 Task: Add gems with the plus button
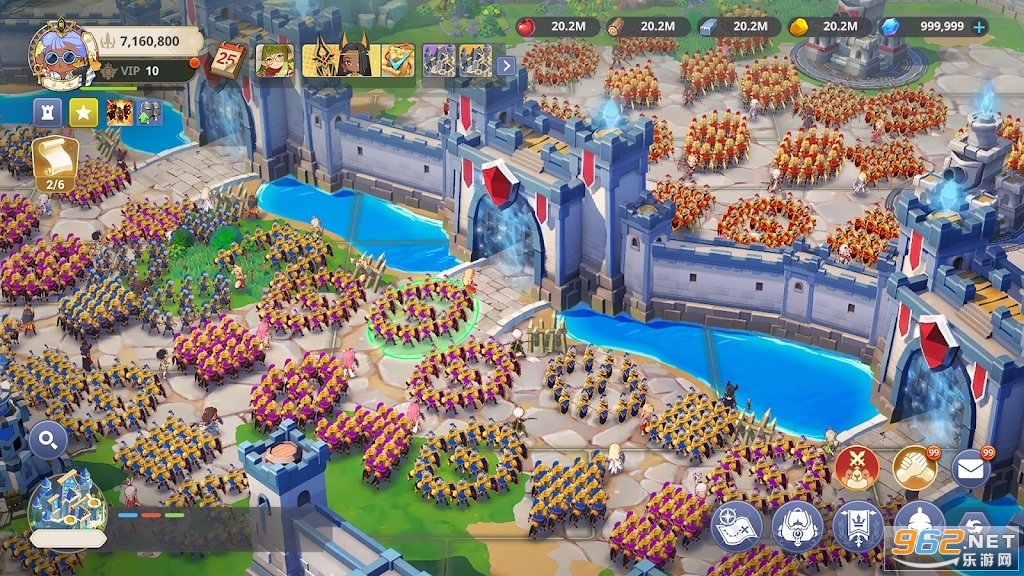979,27
